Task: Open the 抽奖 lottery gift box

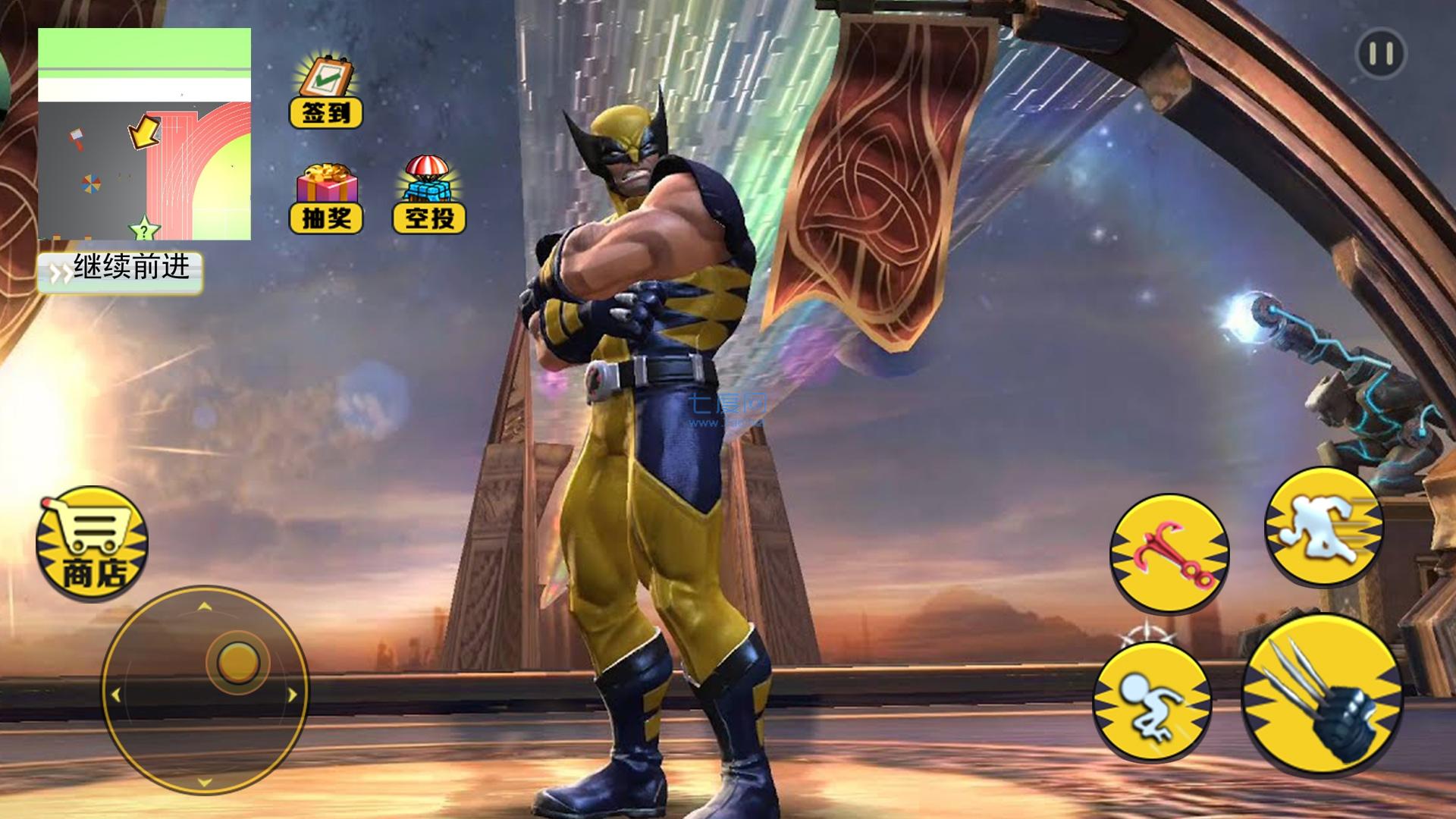Action: [326, 197]
